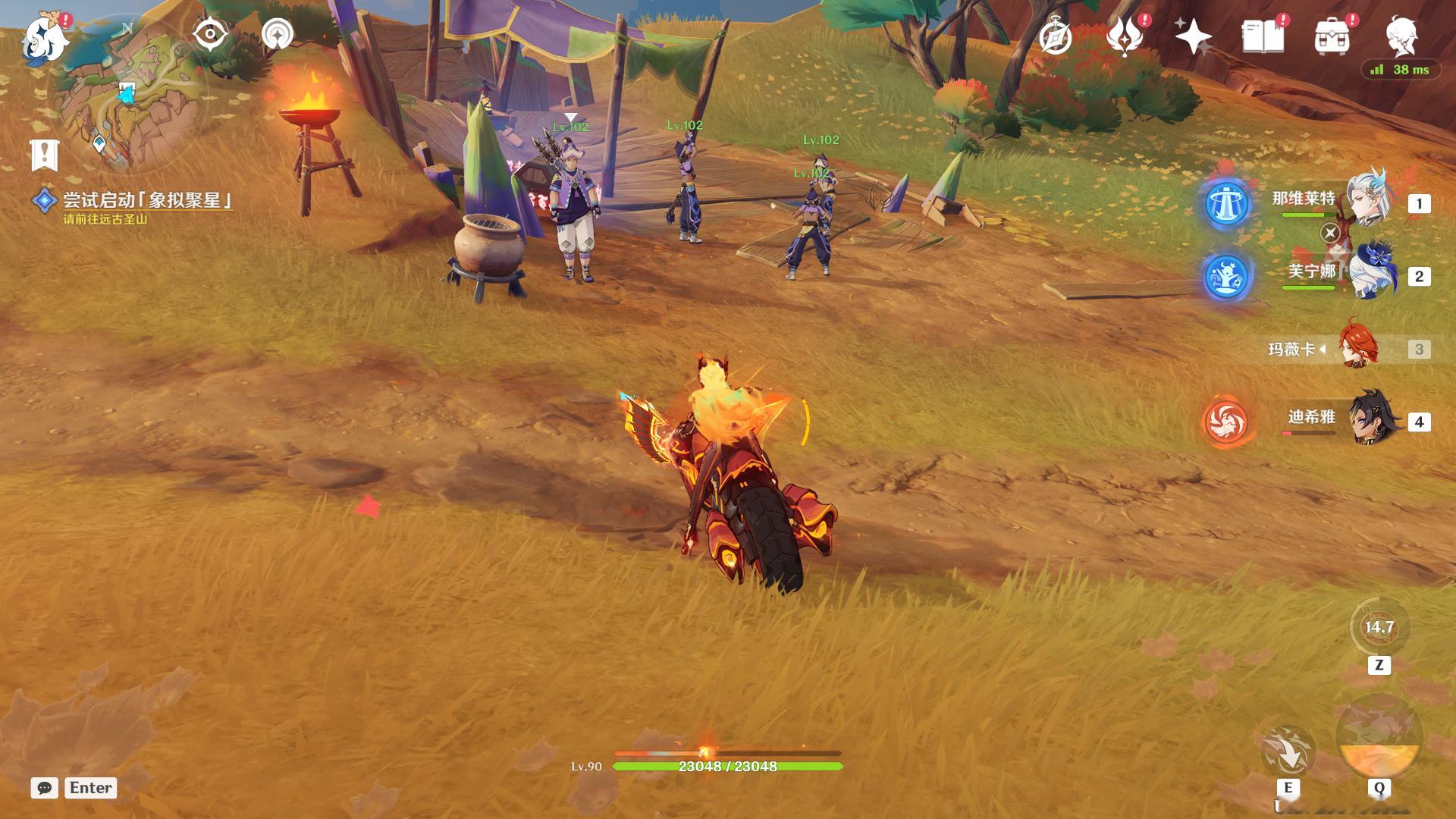Select the 尝试启动「象拟聚星」 quest tracker

tap(144, 200)
